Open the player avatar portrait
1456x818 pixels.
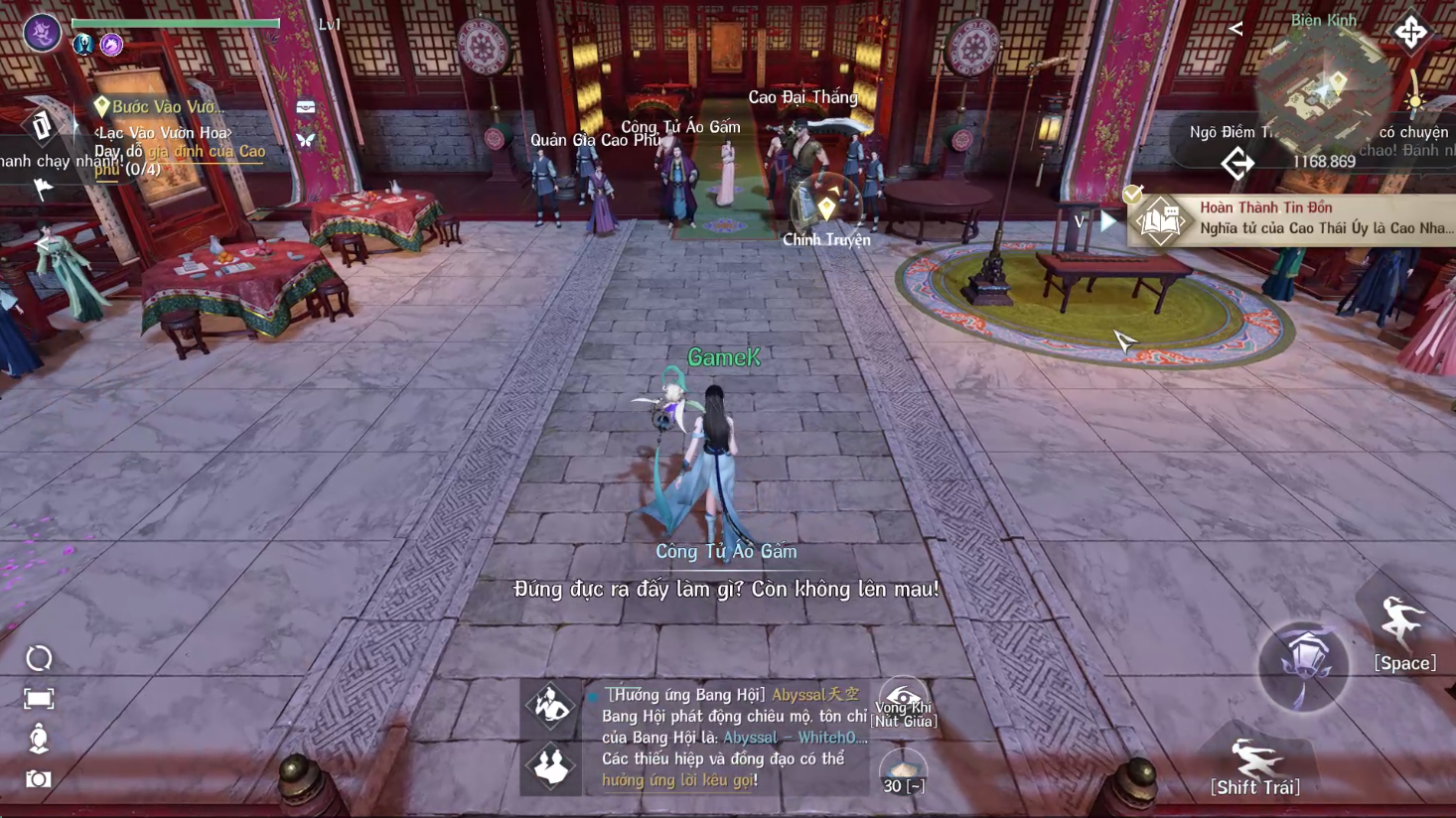42,33
